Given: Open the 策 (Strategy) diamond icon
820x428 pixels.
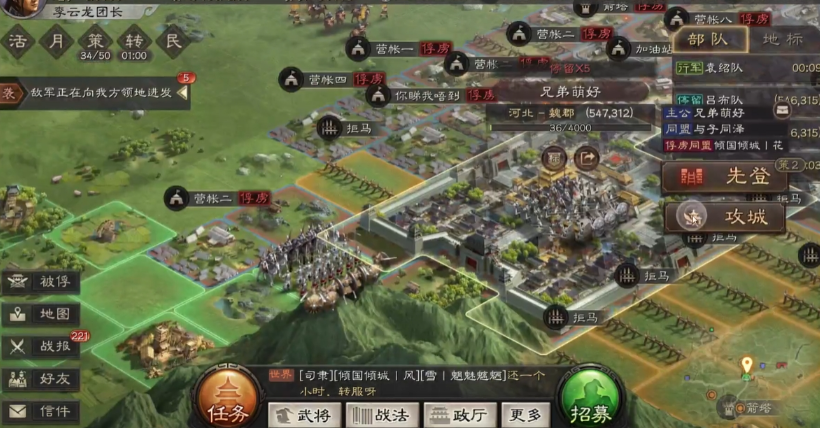Looking at the screenshot, I should pos(95,40).
